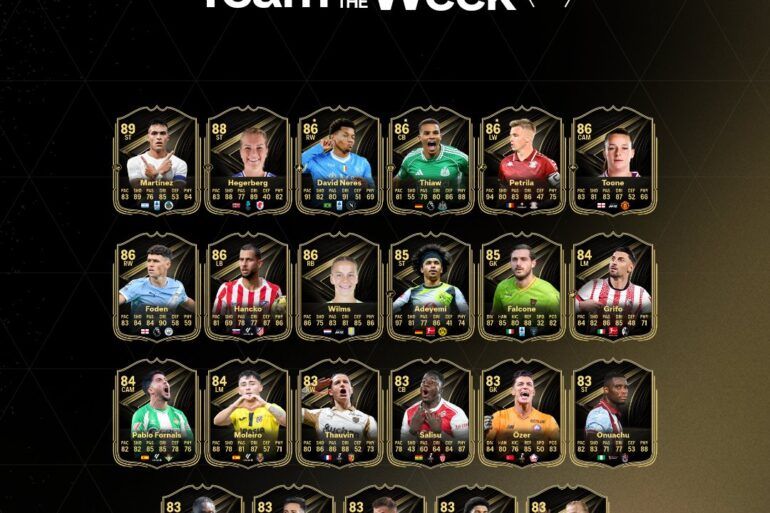Click the Falcone goalkeeper card
This screenshot has height=513, width=770.
coord(521,287)
